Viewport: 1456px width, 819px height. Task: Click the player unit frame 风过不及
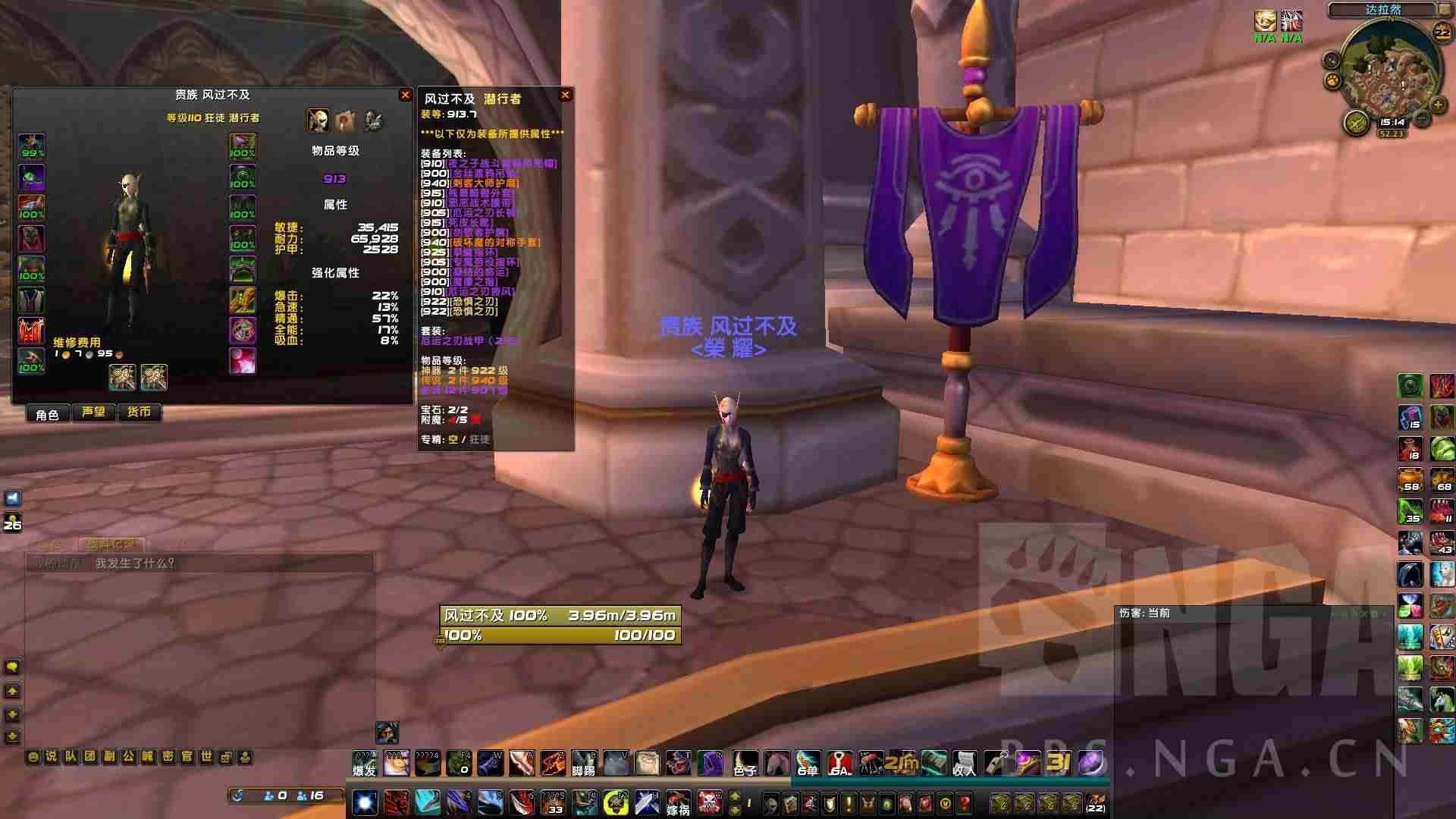(x=560, y=615)
